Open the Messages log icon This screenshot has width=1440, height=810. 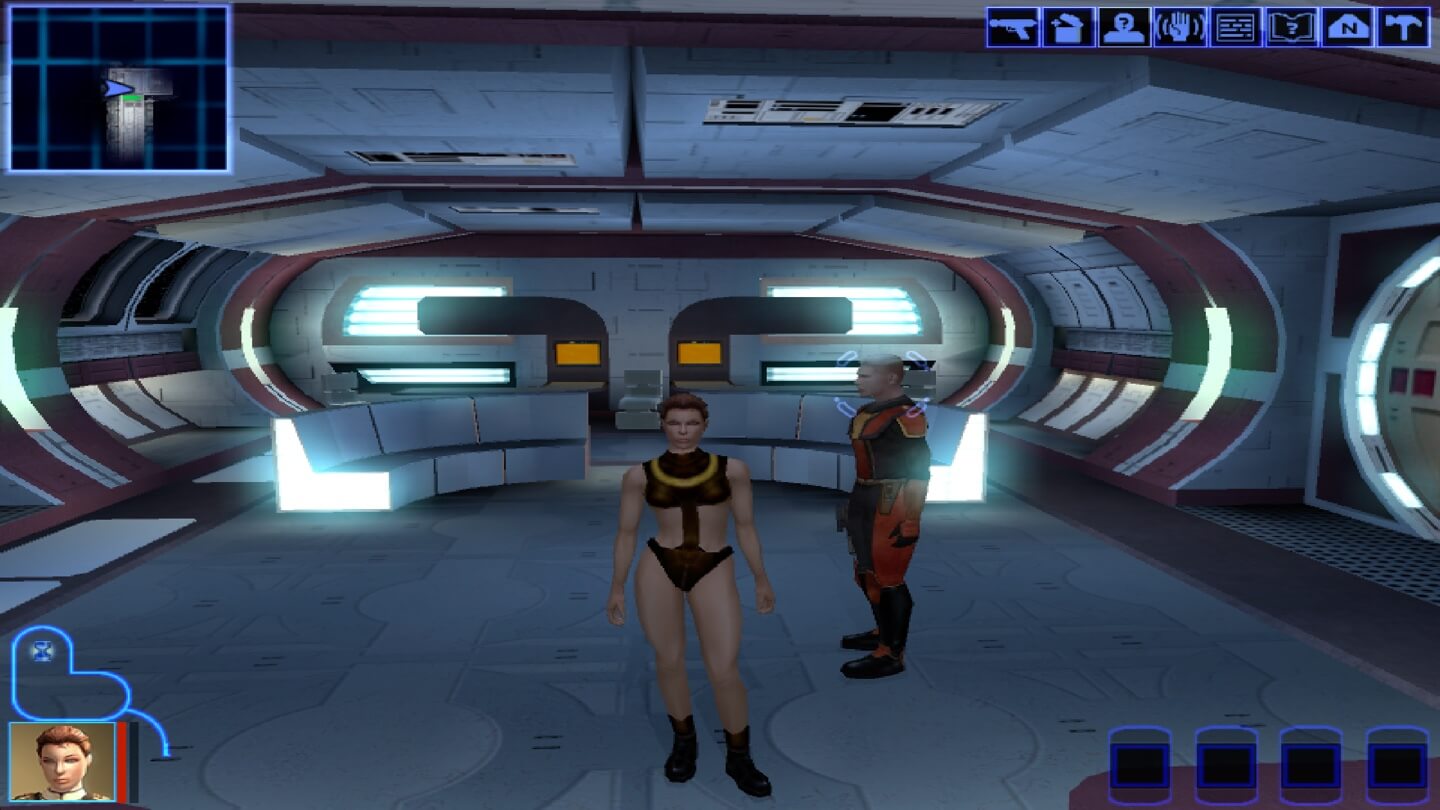[1236, 27]
